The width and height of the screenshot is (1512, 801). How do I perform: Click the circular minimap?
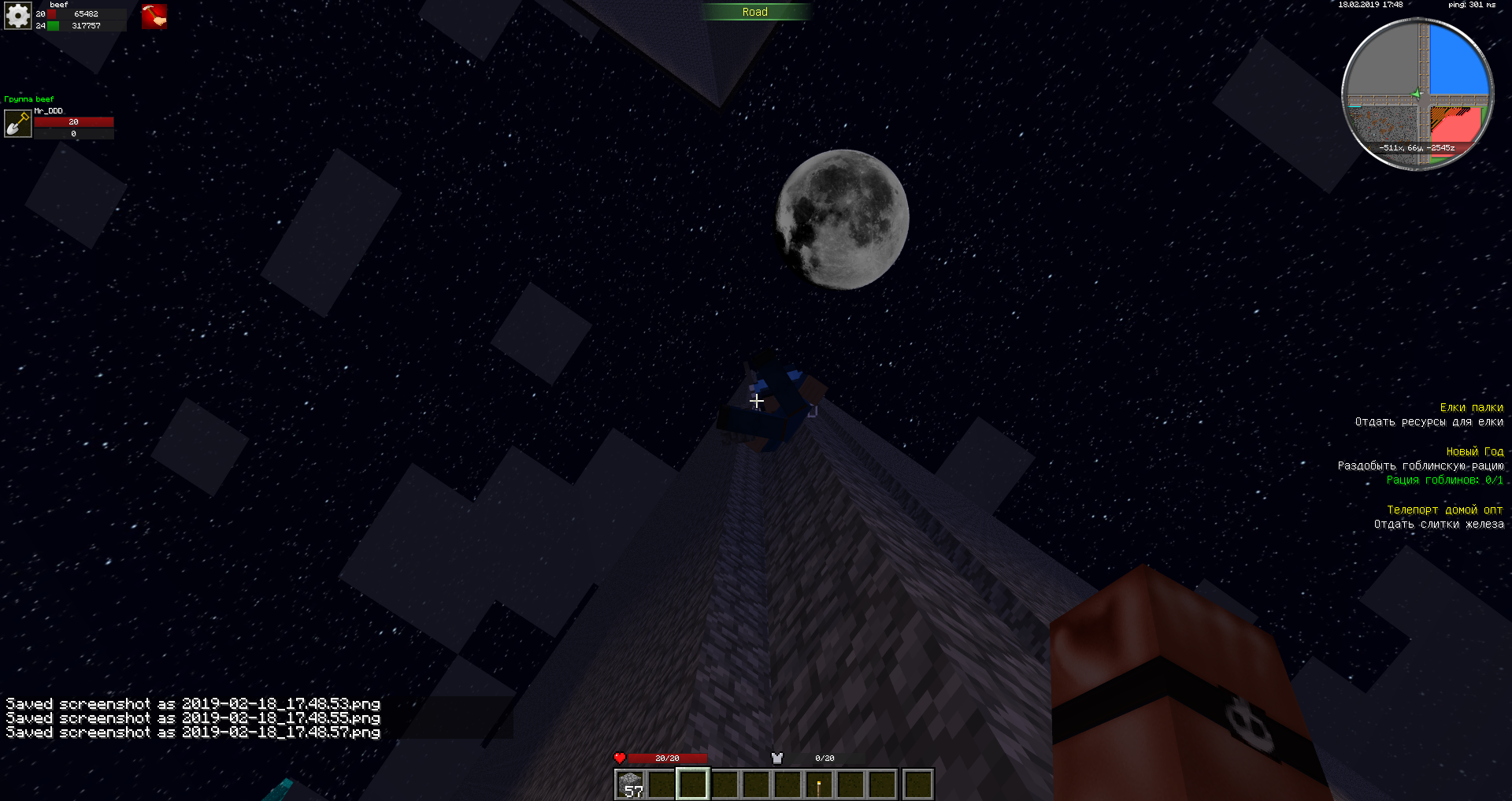point(1417,94)
